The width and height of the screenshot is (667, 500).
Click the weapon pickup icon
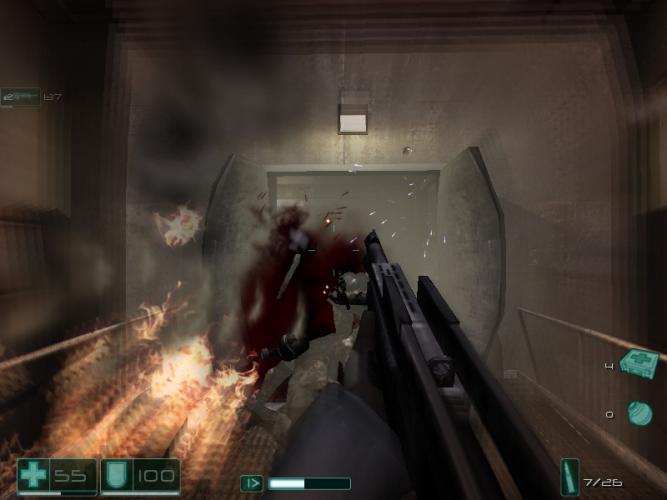click(20, 96)
